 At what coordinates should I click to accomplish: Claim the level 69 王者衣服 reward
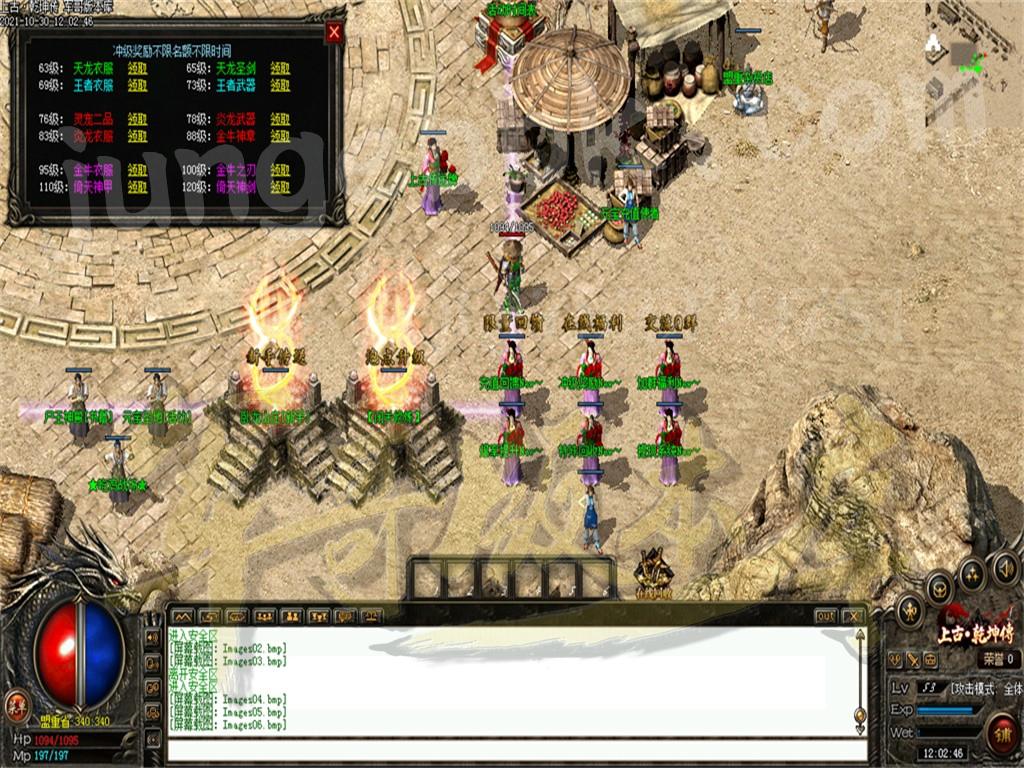coord(138,86)
